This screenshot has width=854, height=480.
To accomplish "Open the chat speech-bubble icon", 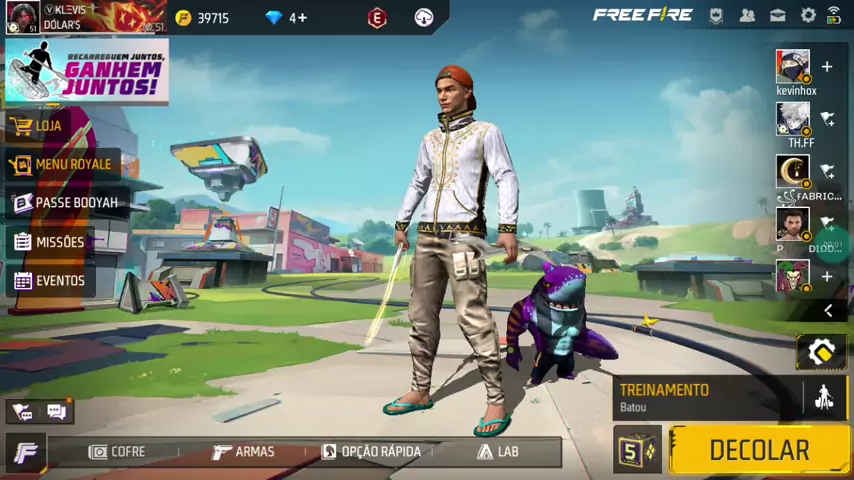I will (x=56, y=411).
